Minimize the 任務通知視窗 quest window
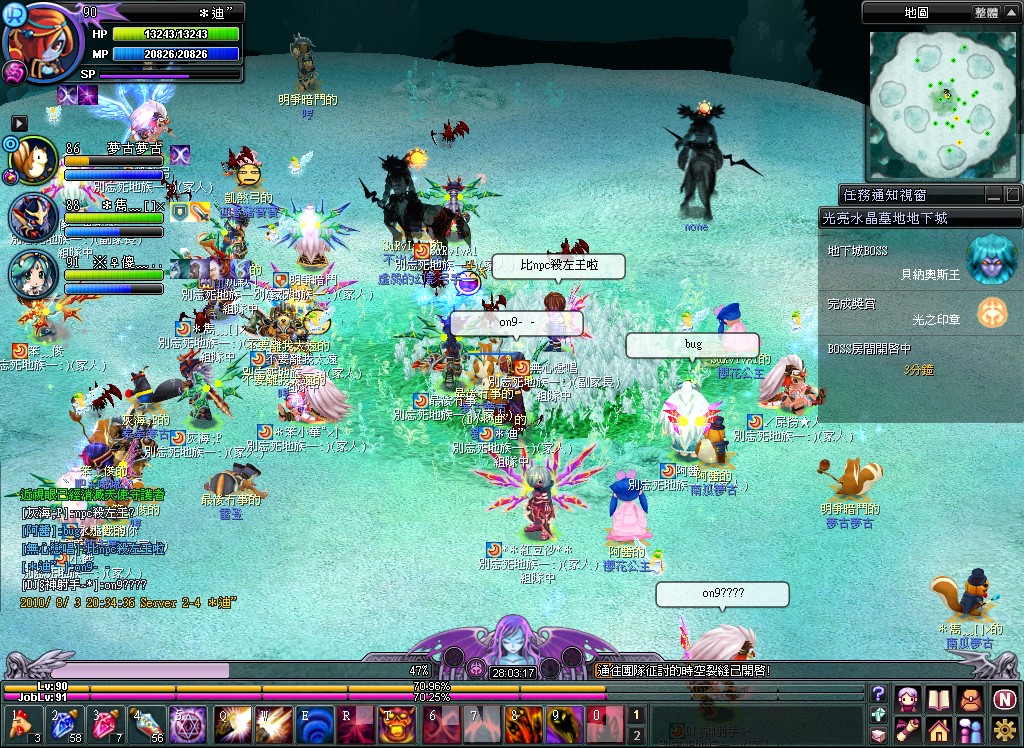This screenshot has width=1024, height=748. [994, 194]
